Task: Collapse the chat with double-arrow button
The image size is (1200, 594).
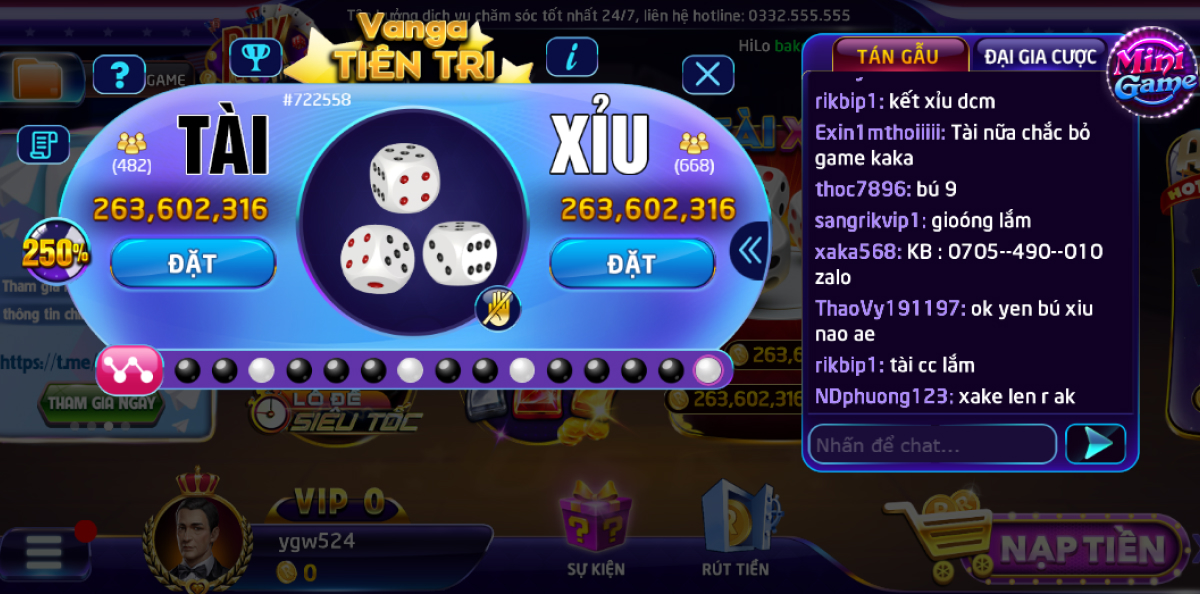Action: [x=749, y=250]
